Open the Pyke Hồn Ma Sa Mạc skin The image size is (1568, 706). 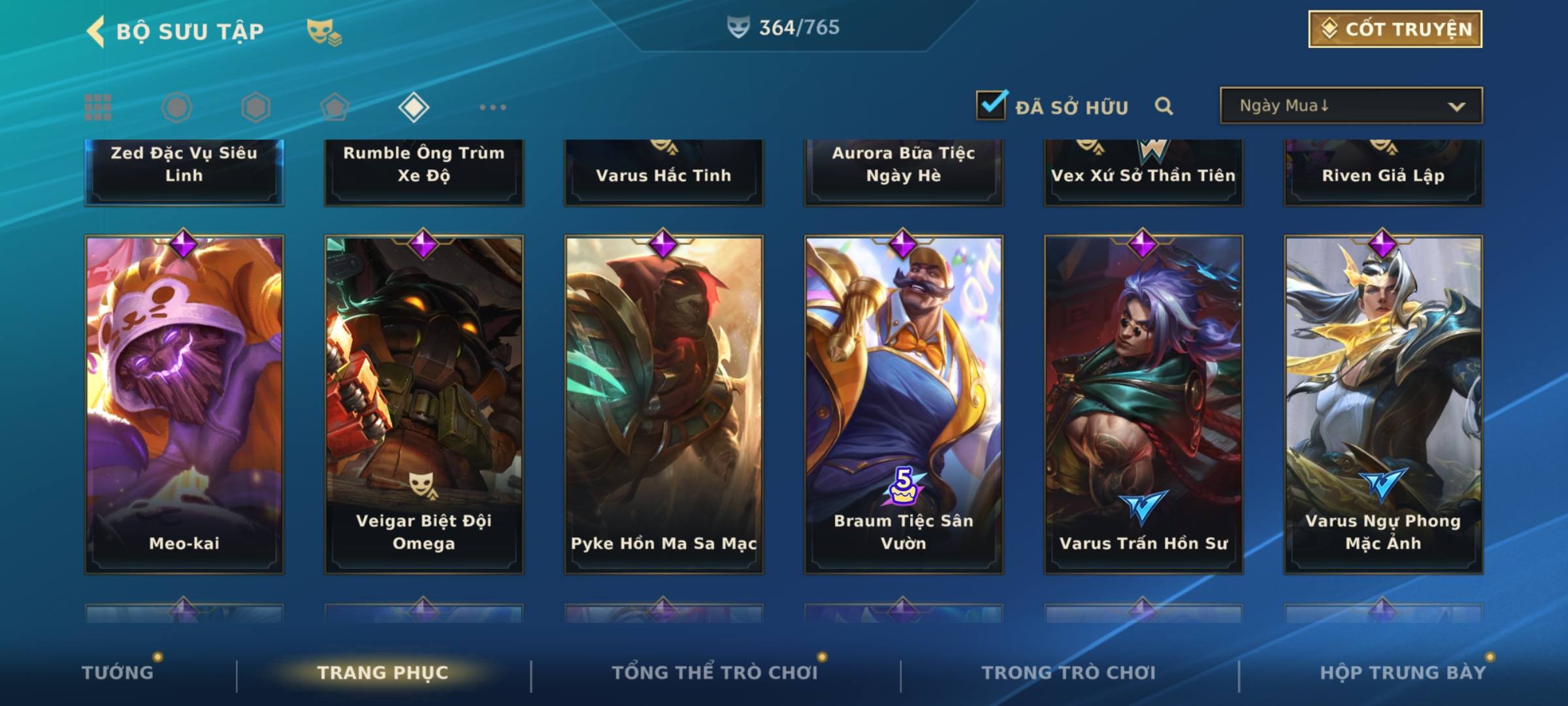tap(664, 404)
